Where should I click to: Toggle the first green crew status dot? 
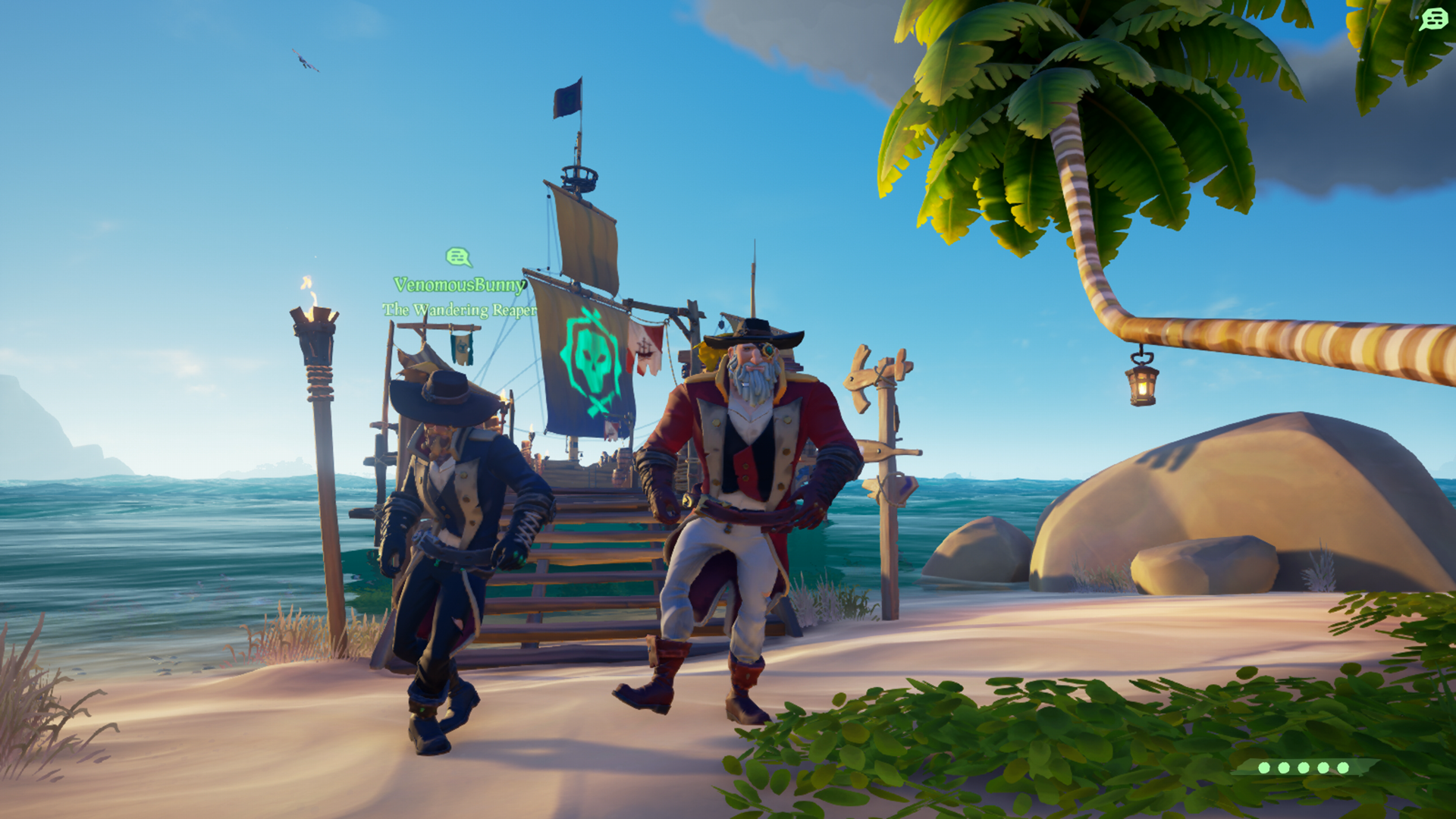click(x=1263, y=767)
